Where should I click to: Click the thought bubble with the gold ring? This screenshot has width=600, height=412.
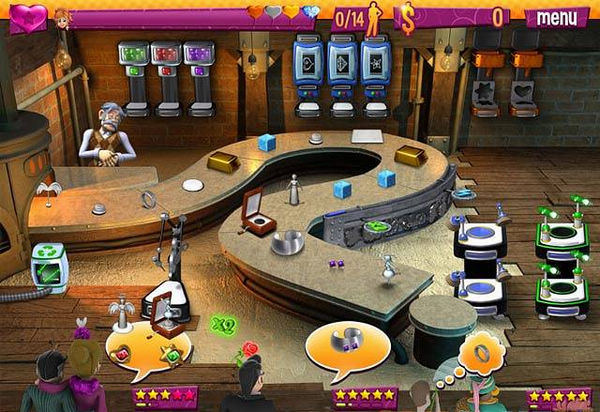click(483, 355)
